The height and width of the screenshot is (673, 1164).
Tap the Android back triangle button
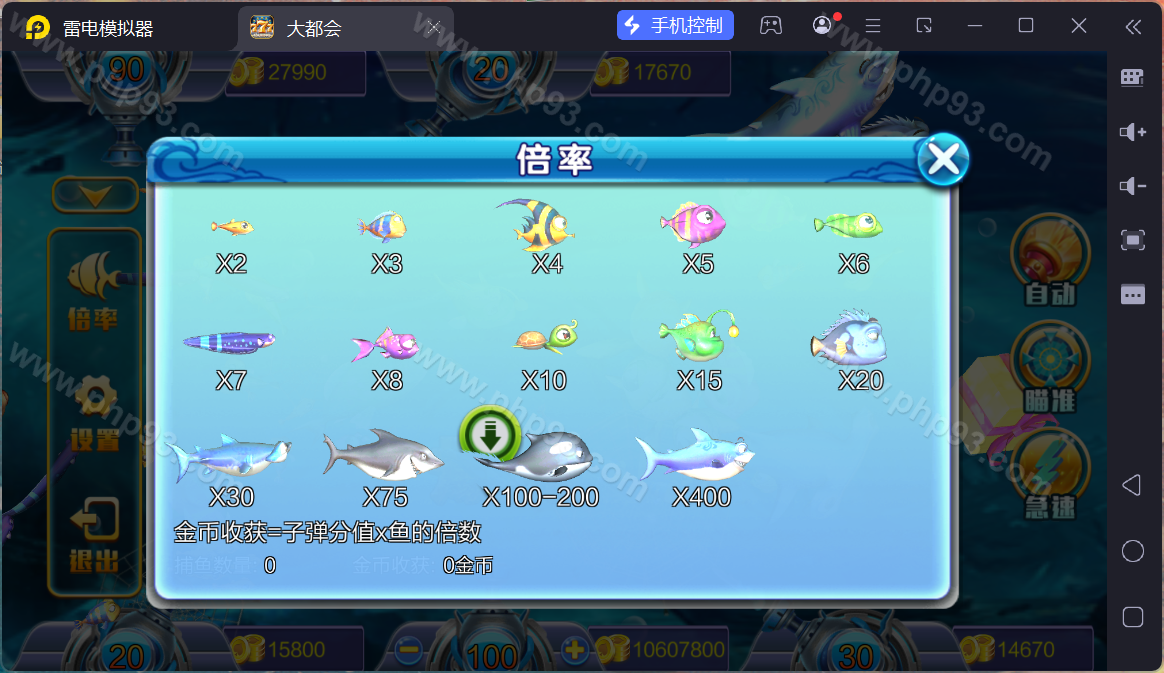pos(1132,486)
